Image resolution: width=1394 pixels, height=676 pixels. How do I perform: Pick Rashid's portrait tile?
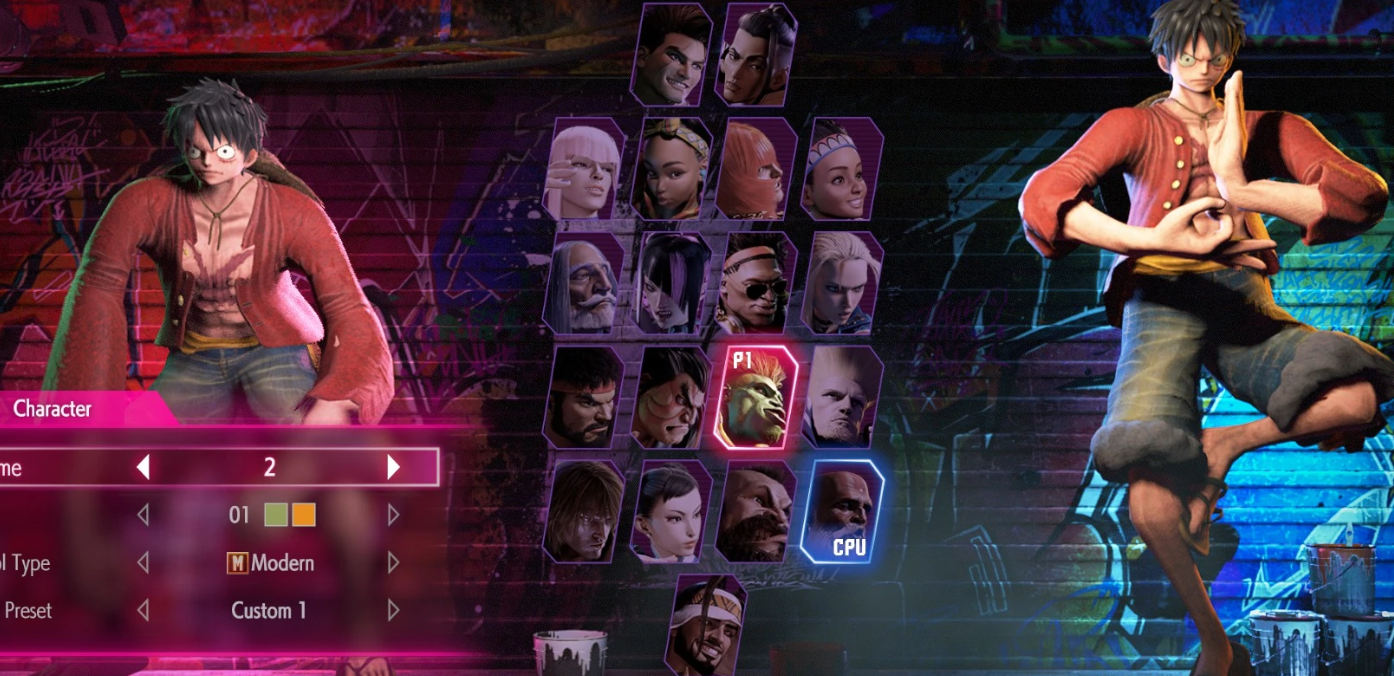coord(706,624)
